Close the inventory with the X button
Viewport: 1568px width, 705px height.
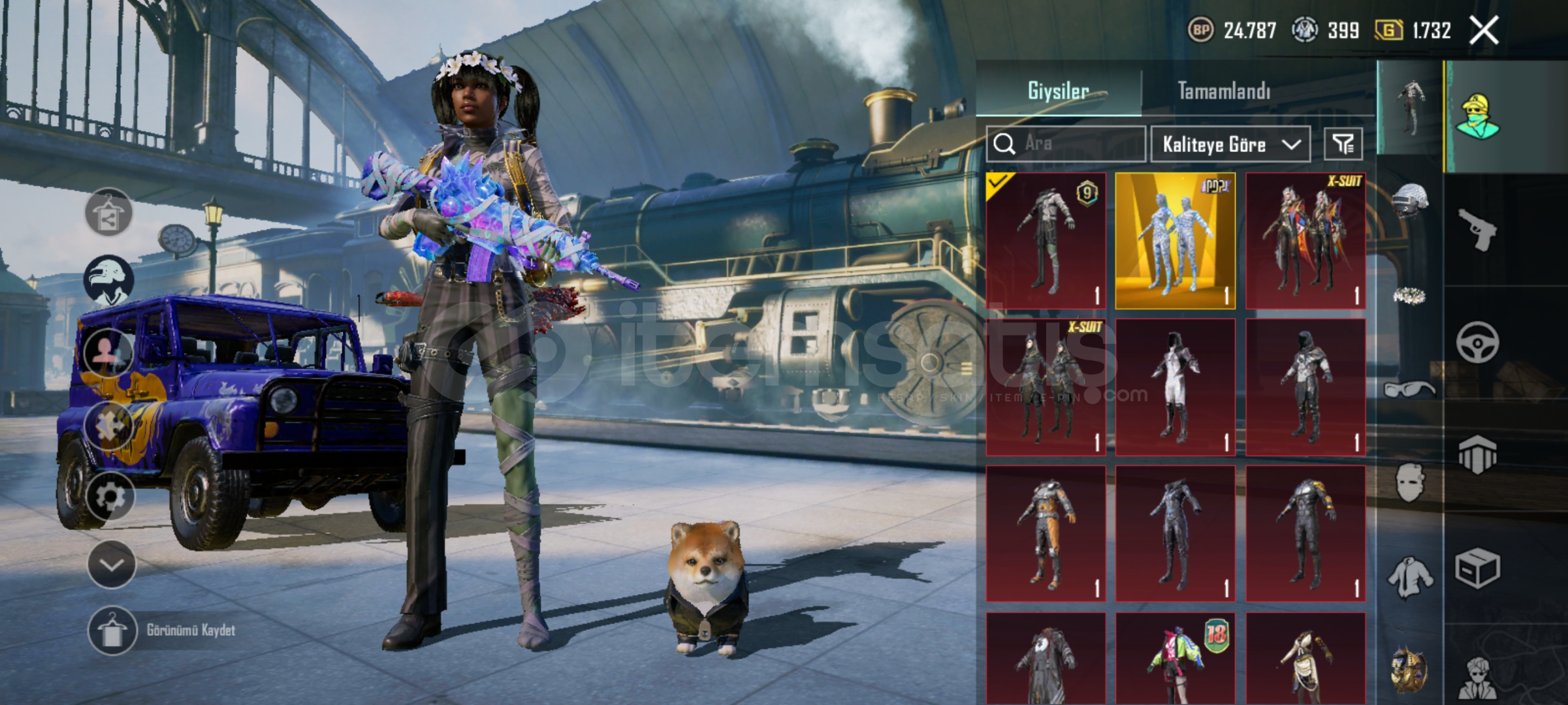coord(1484,31)
